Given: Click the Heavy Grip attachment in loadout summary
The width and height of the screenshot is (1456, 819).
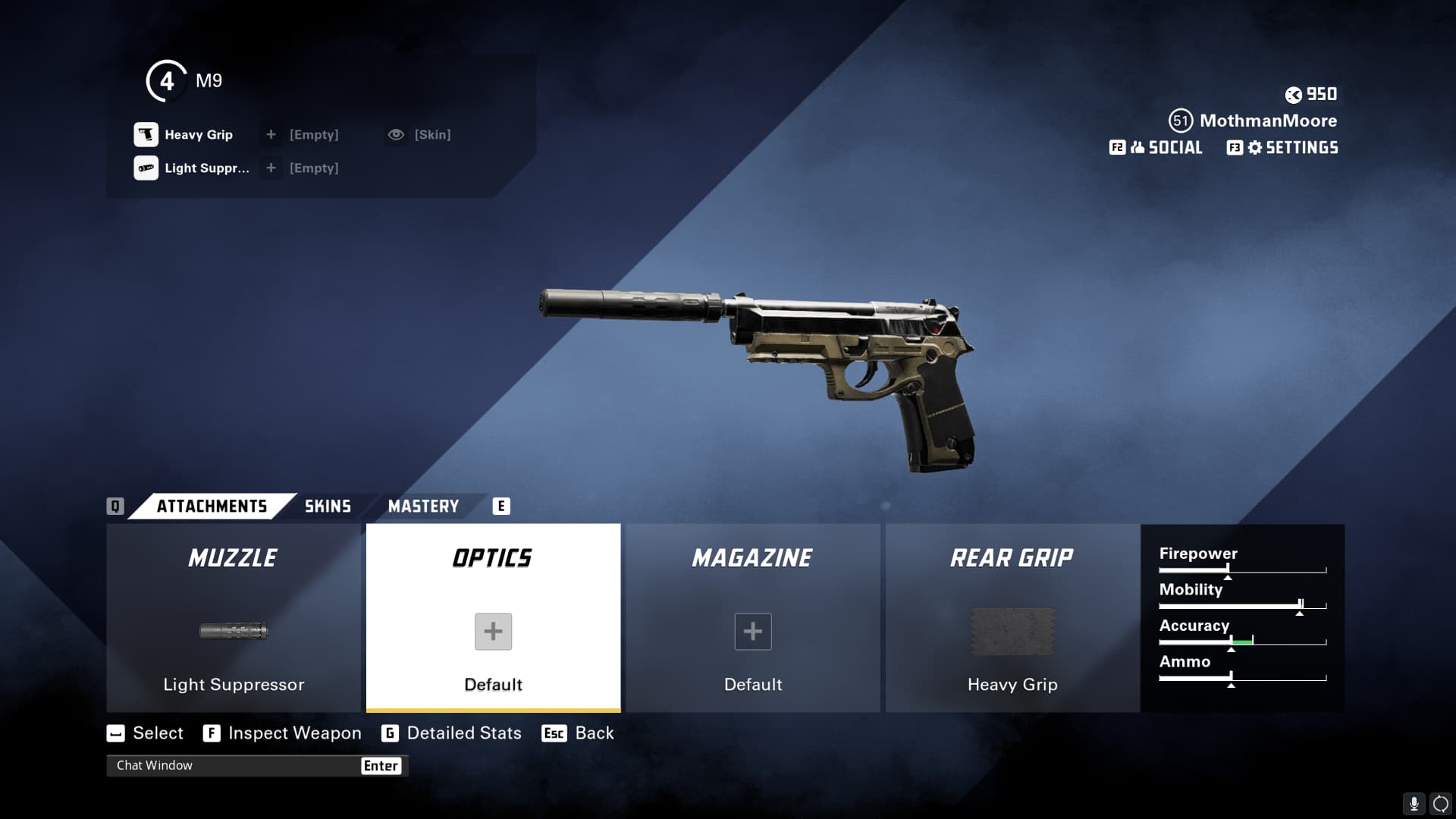Looking at the screenshot, I should coord(184,135).
